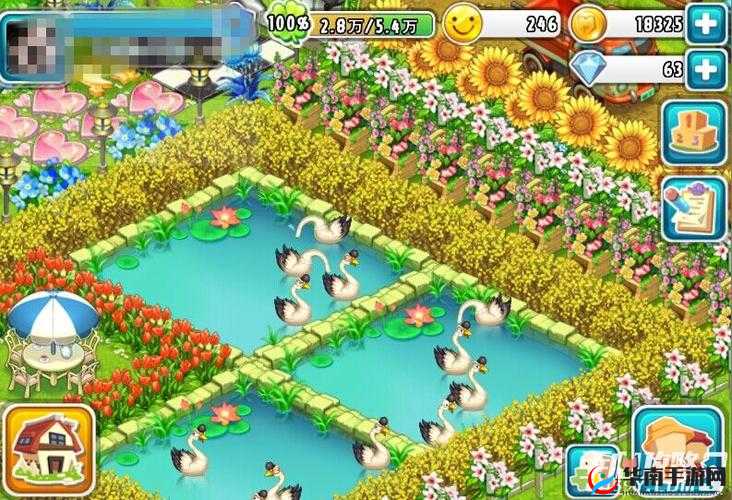The width and height of the screenshot is (732, 500).
Task: Tap the plus button beside gold coins
Action: [x=707, y=23]
